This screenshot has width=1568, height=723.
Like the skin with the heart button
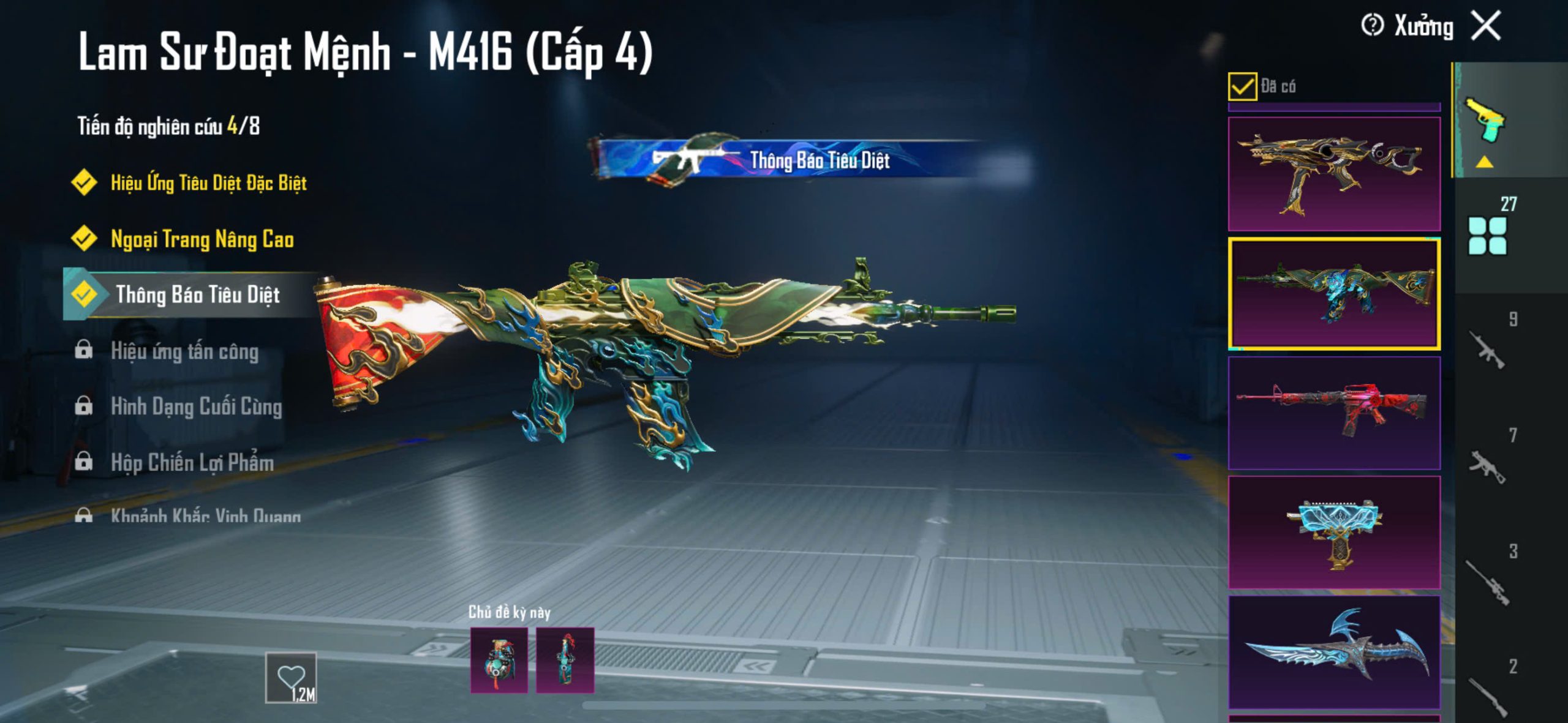click(x=291, y=677)
